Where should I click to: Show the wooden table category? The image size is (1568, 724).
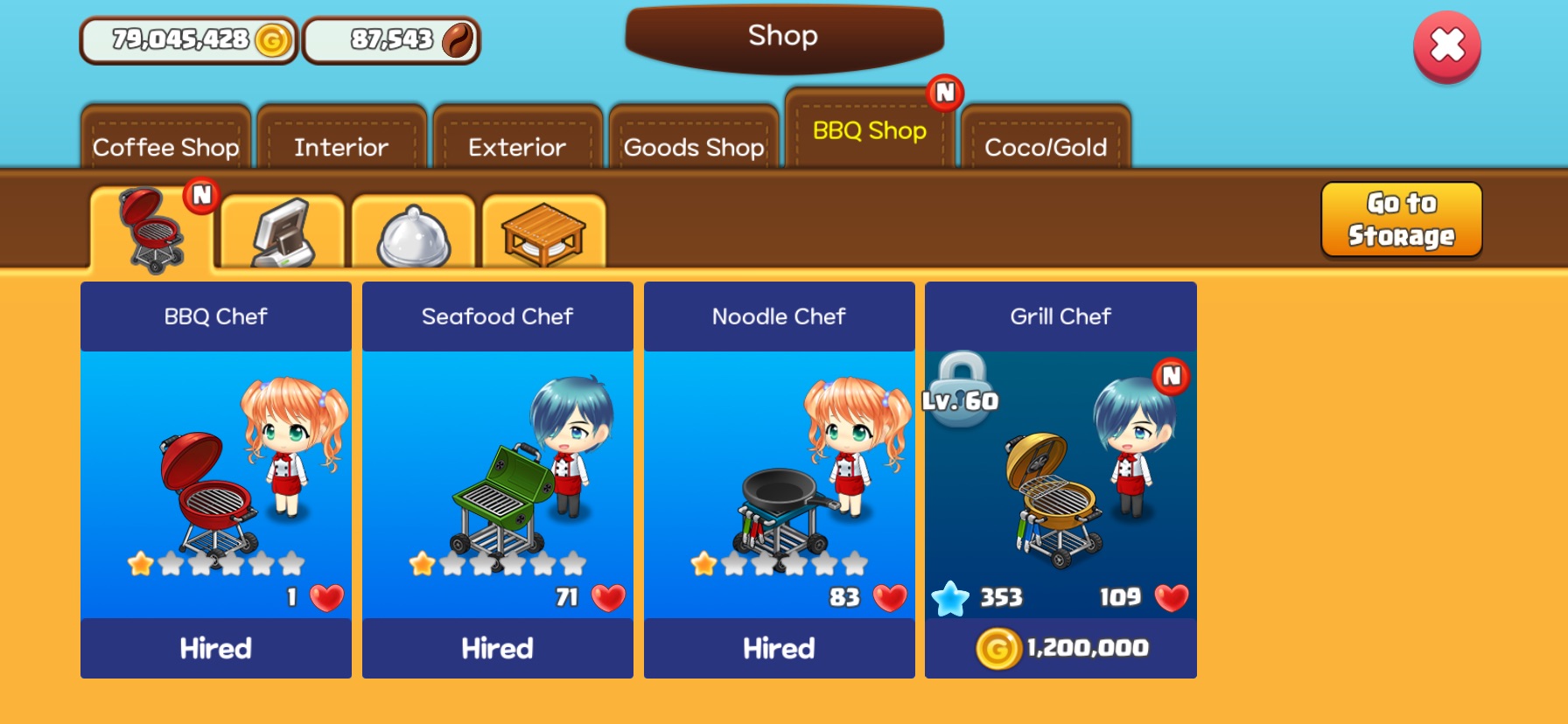543,233
